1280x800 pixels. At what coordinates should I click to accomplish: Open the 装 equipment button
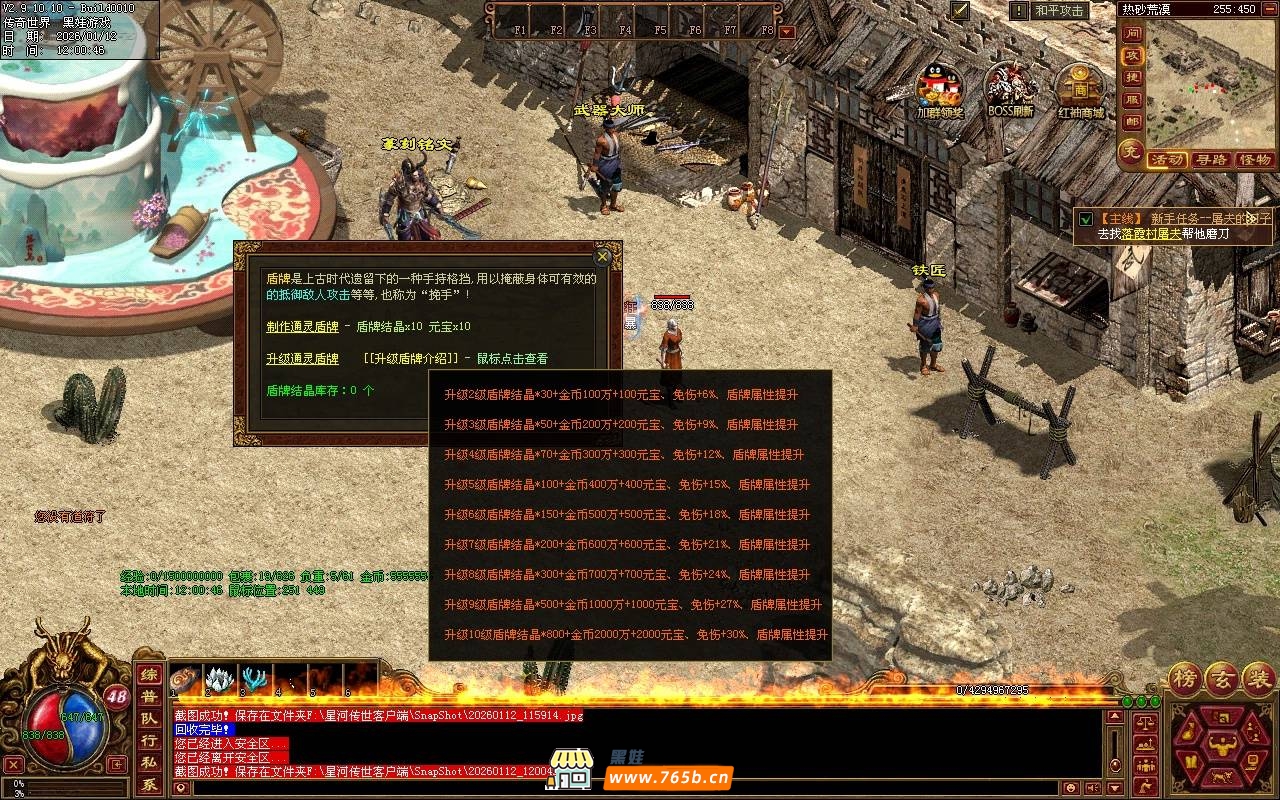click(x=1258, y=678)
